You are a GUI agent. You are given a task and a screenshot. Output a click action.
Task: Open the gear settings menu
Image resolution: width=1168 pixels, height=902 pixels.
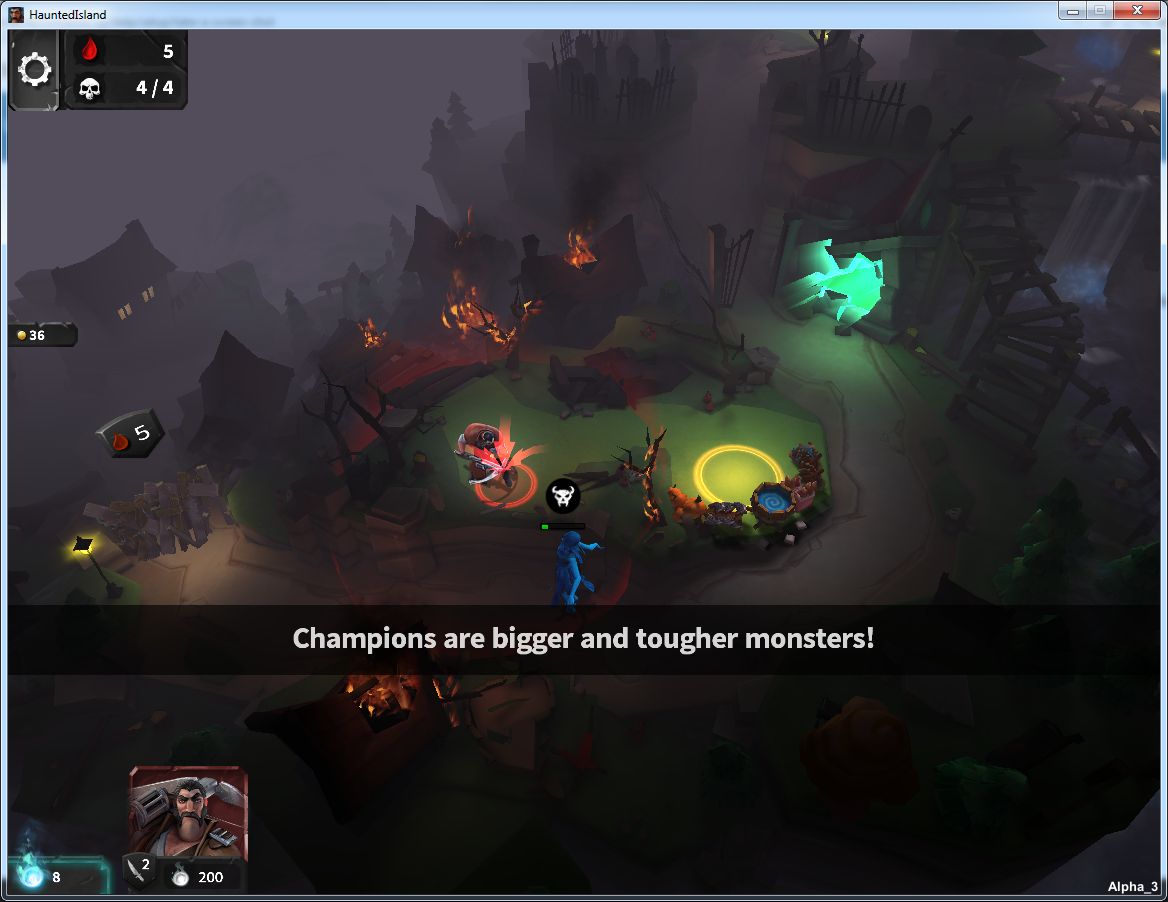point(35,70)
